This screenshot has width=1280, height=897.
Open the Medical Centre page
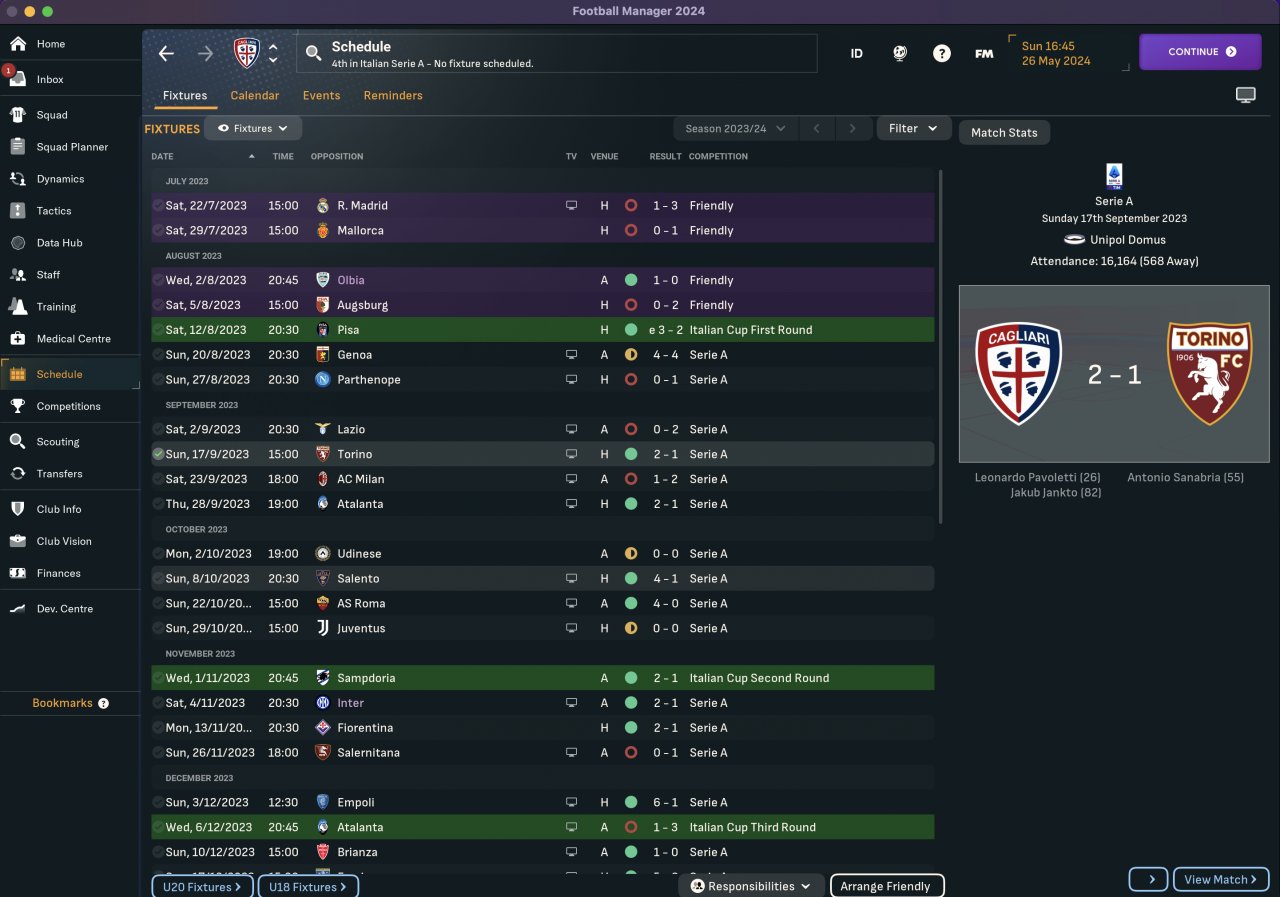coord(73,339)
